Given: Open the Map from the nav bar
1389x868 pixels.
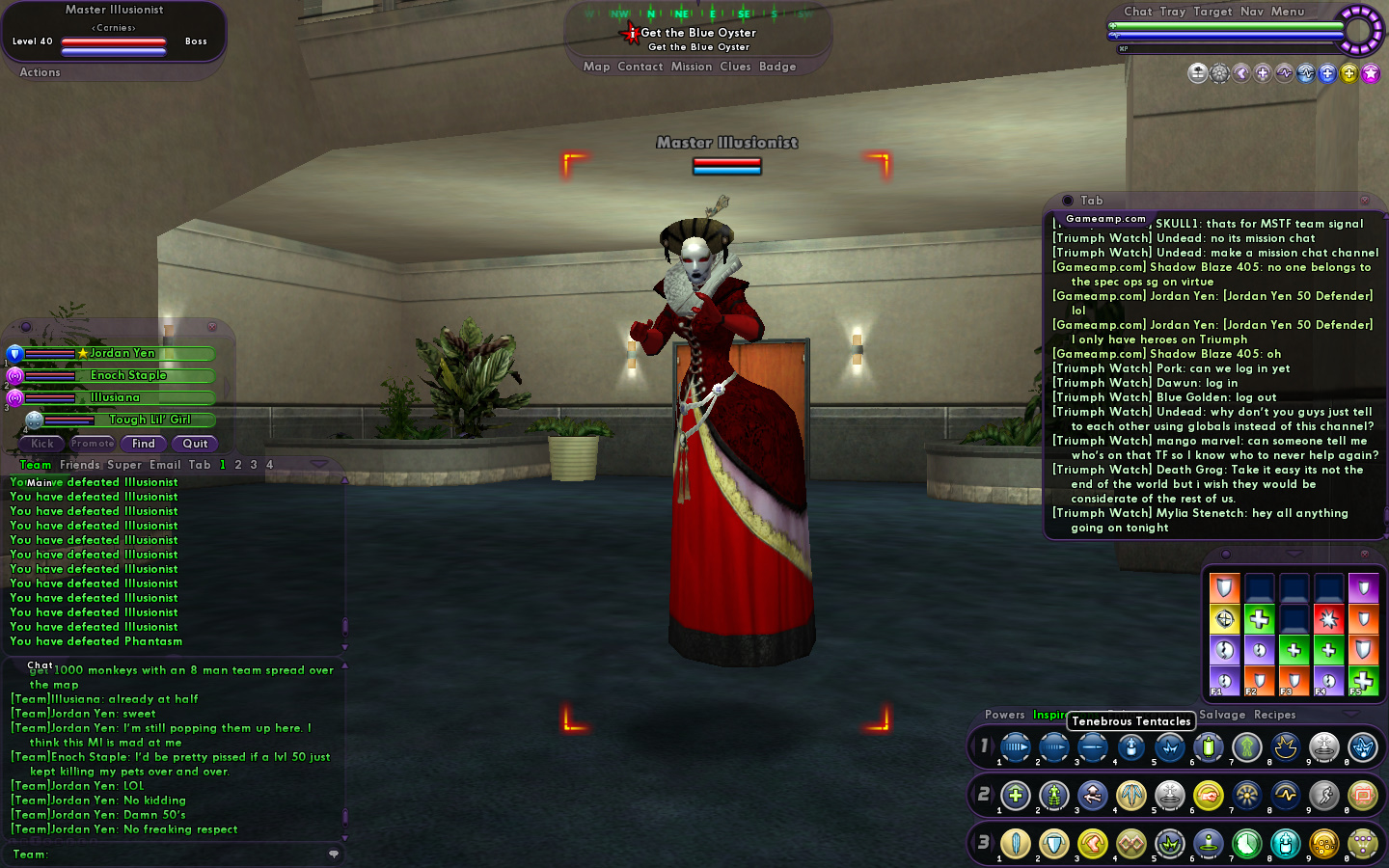Looking at the screenshot, I should click(x=596, y=67).
